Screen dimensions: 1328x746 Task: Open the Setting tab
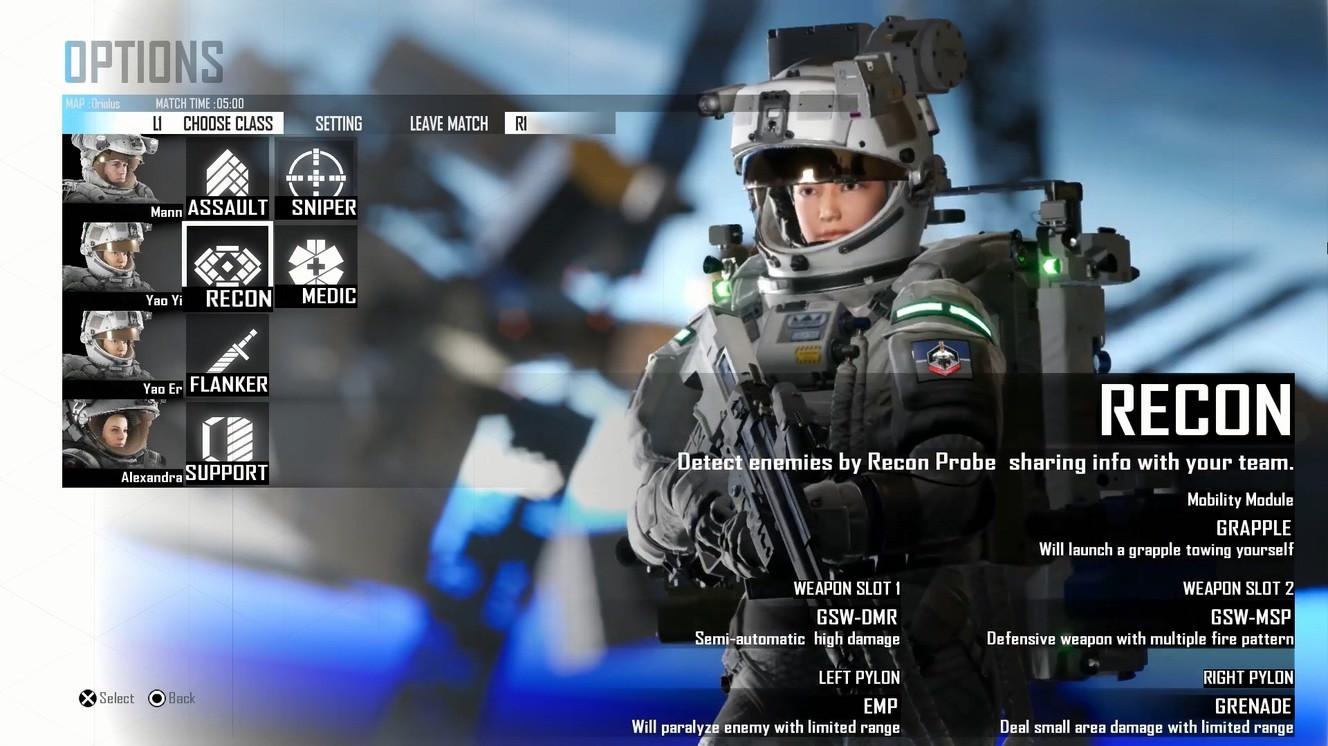click(x=338, y=124)
